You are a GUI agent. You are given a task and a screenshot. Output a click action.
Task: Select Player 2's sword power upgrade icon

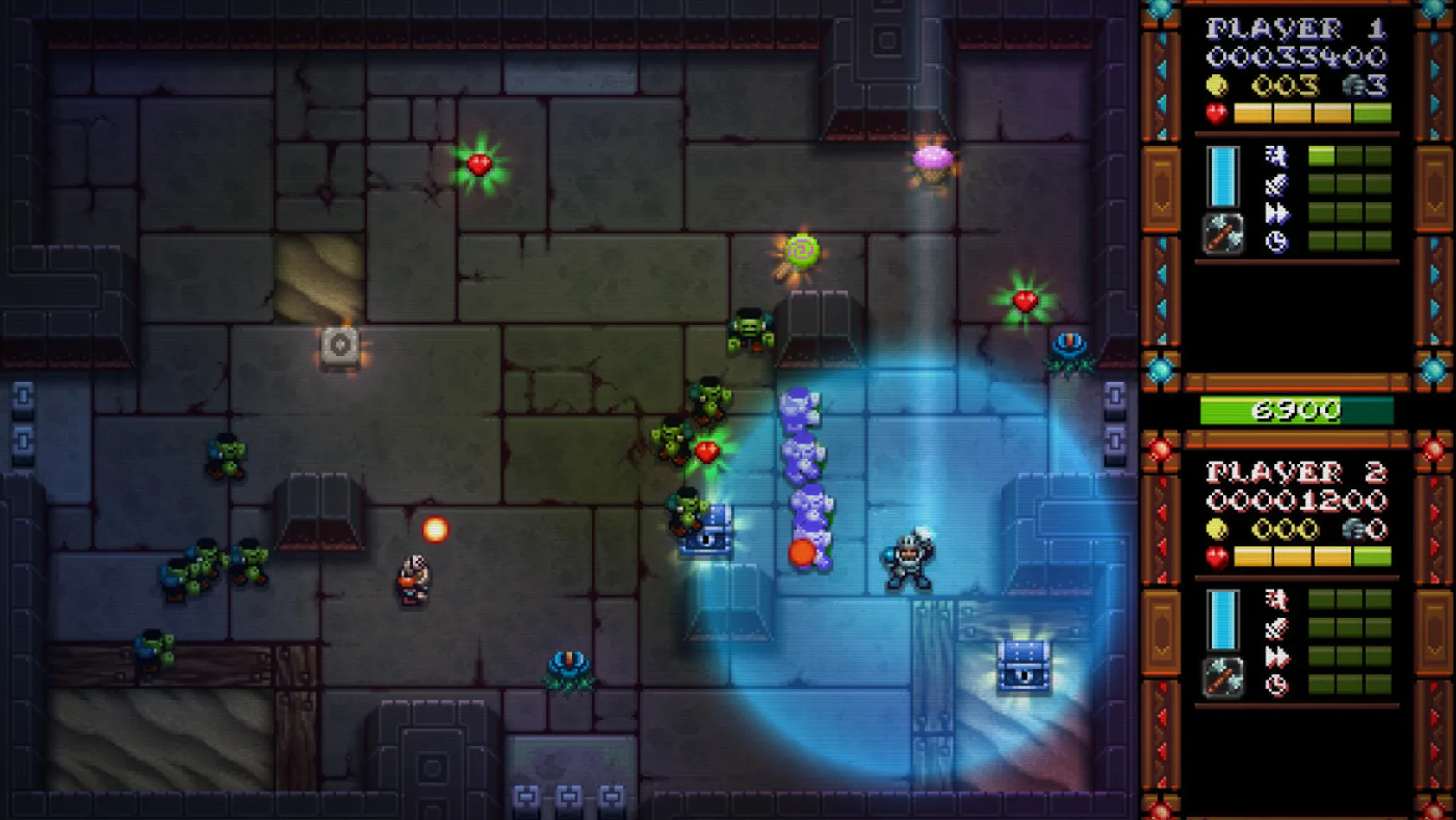pyautogui.click(x=1276, y=628)
